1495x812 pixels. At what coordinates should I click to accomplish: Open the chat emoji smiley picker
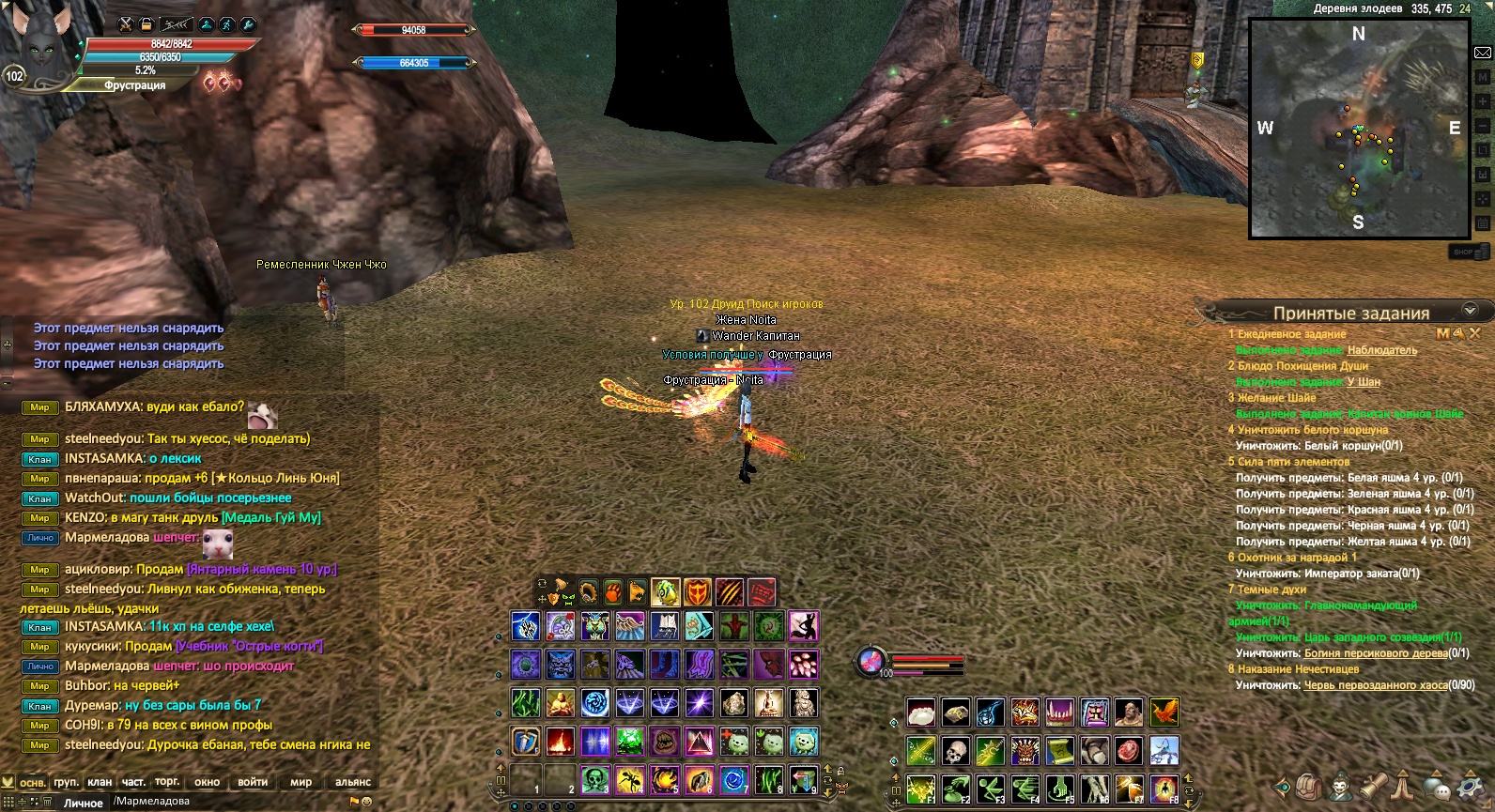coord(367,802)
